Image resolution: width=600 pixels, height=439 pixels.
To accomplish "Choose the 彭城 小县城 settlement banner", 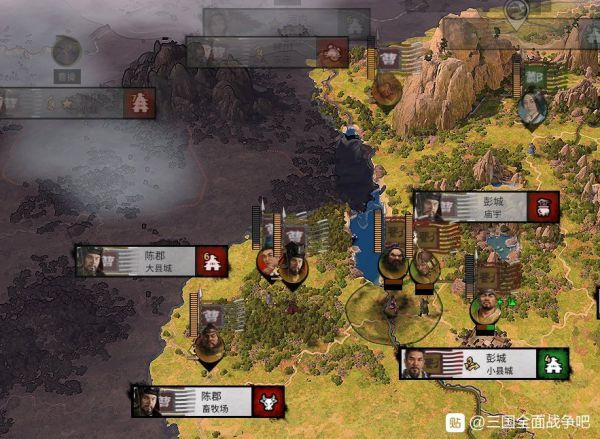I will pos(485,363).
